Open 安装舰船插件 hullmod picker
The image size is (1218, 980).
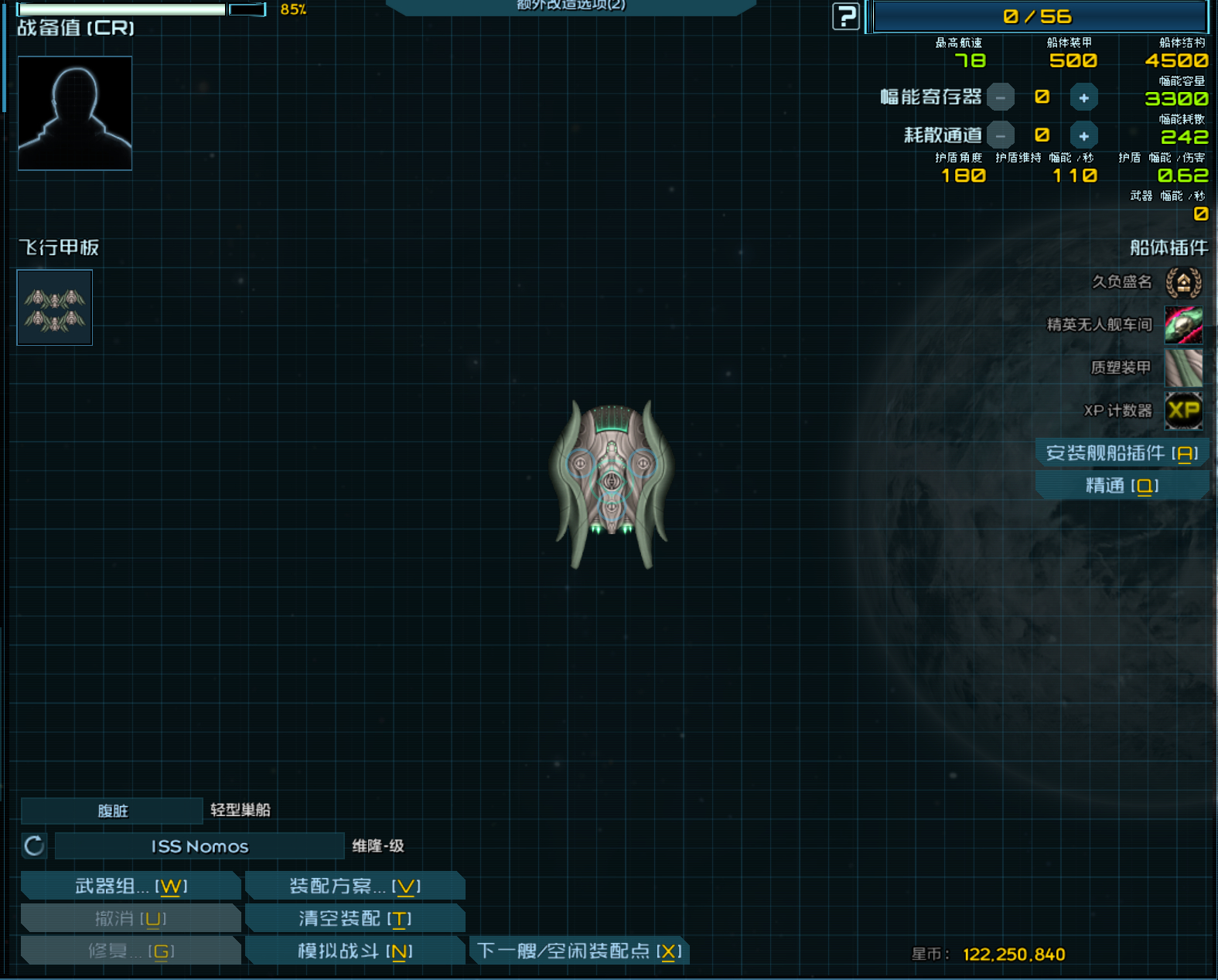(x=1121, y=453)
